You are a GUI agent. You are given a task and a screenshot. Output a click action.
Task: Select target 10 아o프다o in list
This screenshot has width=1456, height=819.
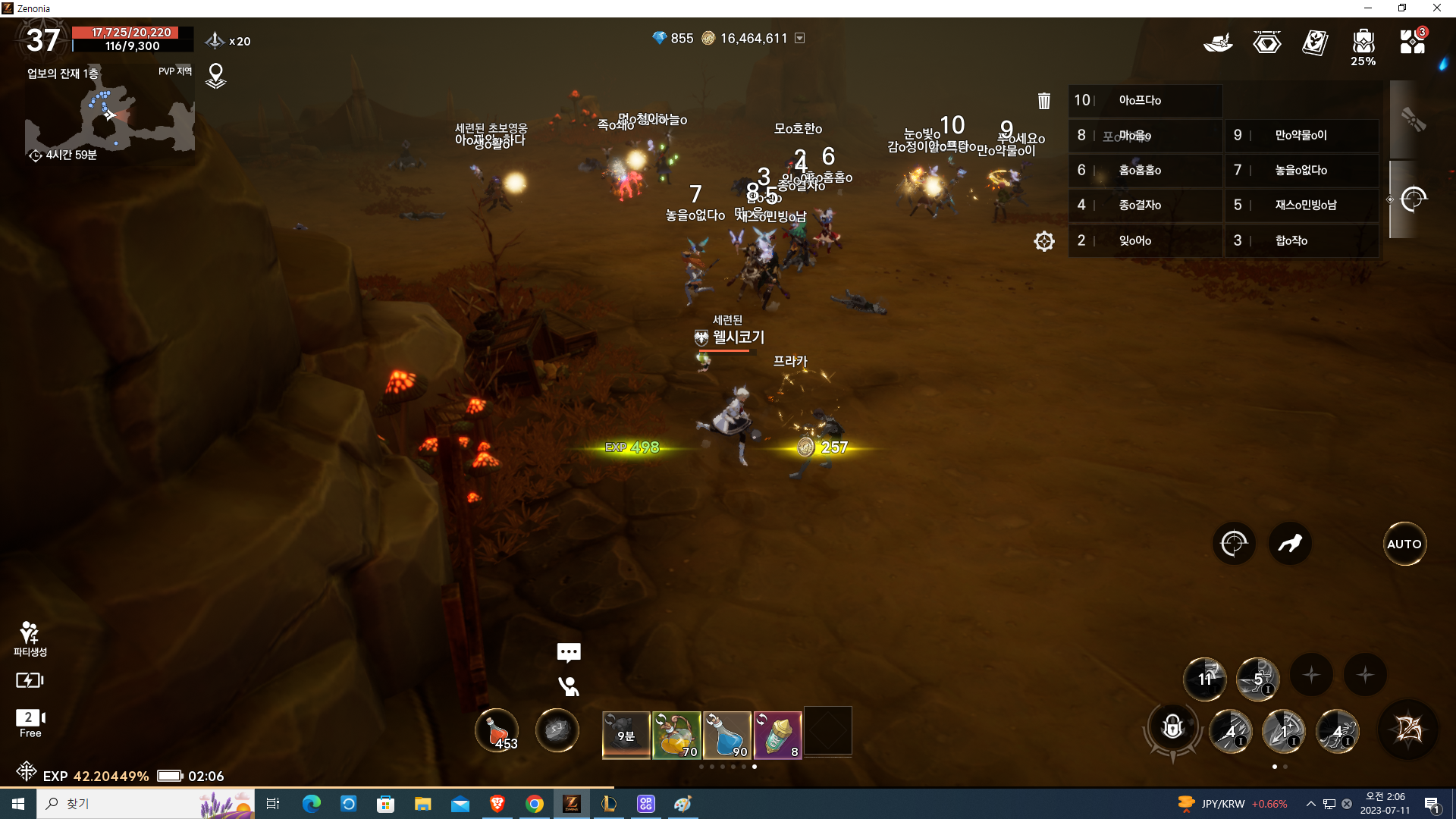point(1145,100)
